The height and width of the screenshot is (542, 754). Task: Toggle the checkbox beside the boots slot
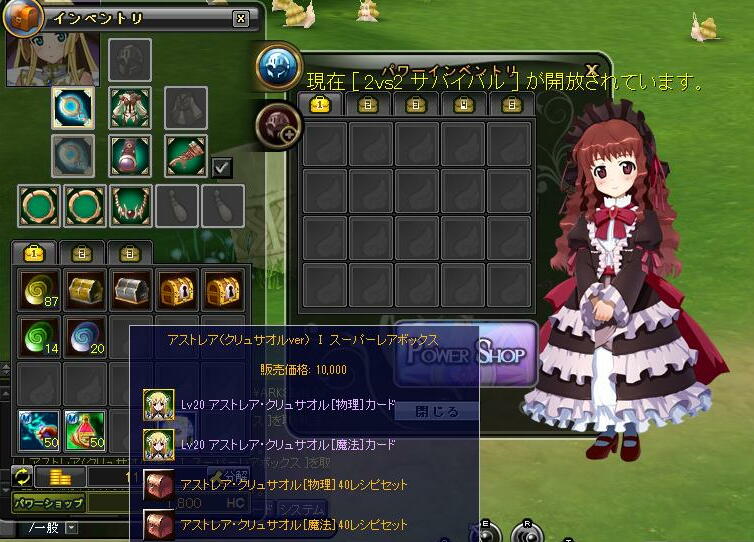[223, 168]
